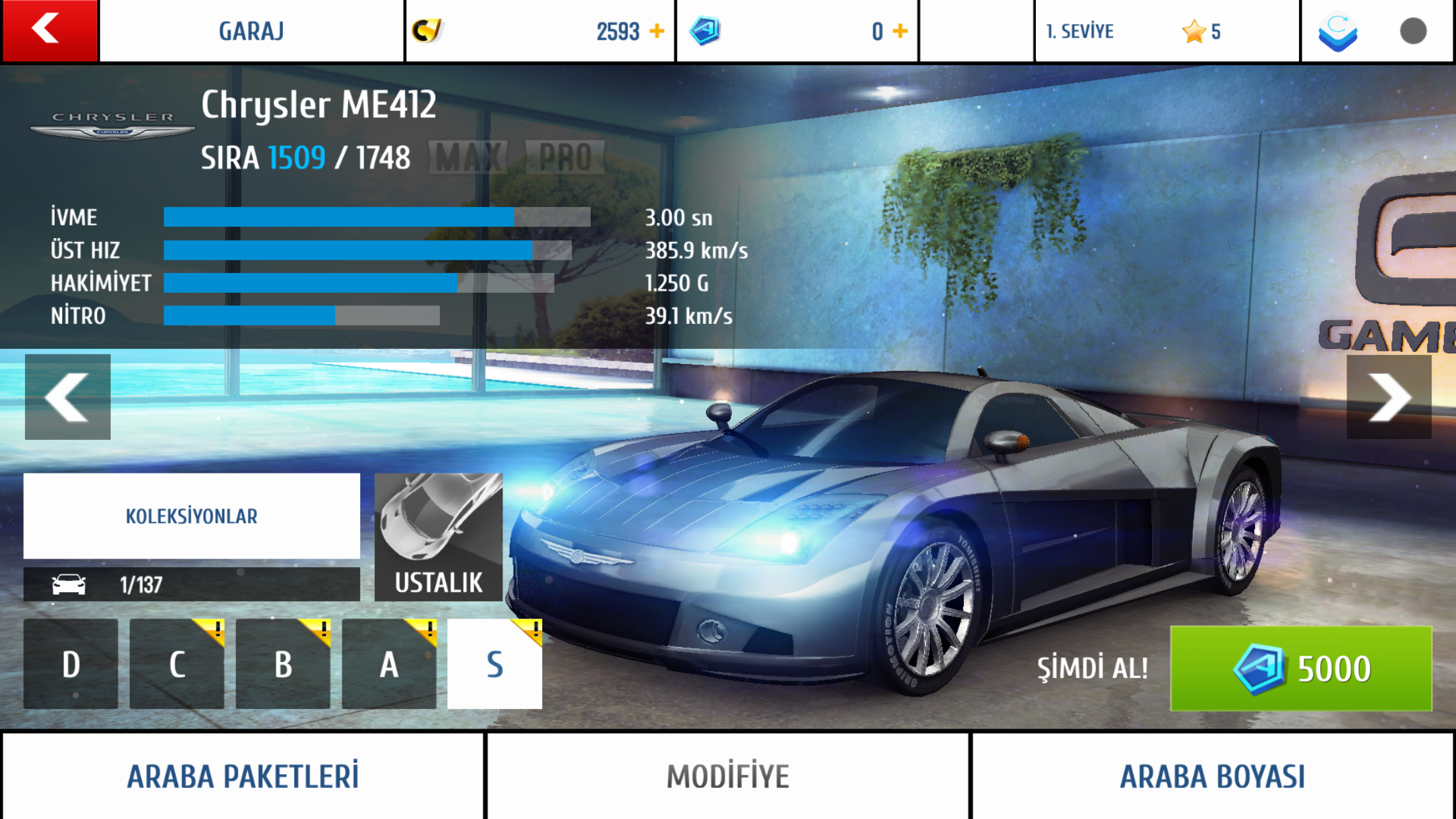Click the gray circle icon in top corner
Screen dimensions: 1456x819
(1413, 31)
